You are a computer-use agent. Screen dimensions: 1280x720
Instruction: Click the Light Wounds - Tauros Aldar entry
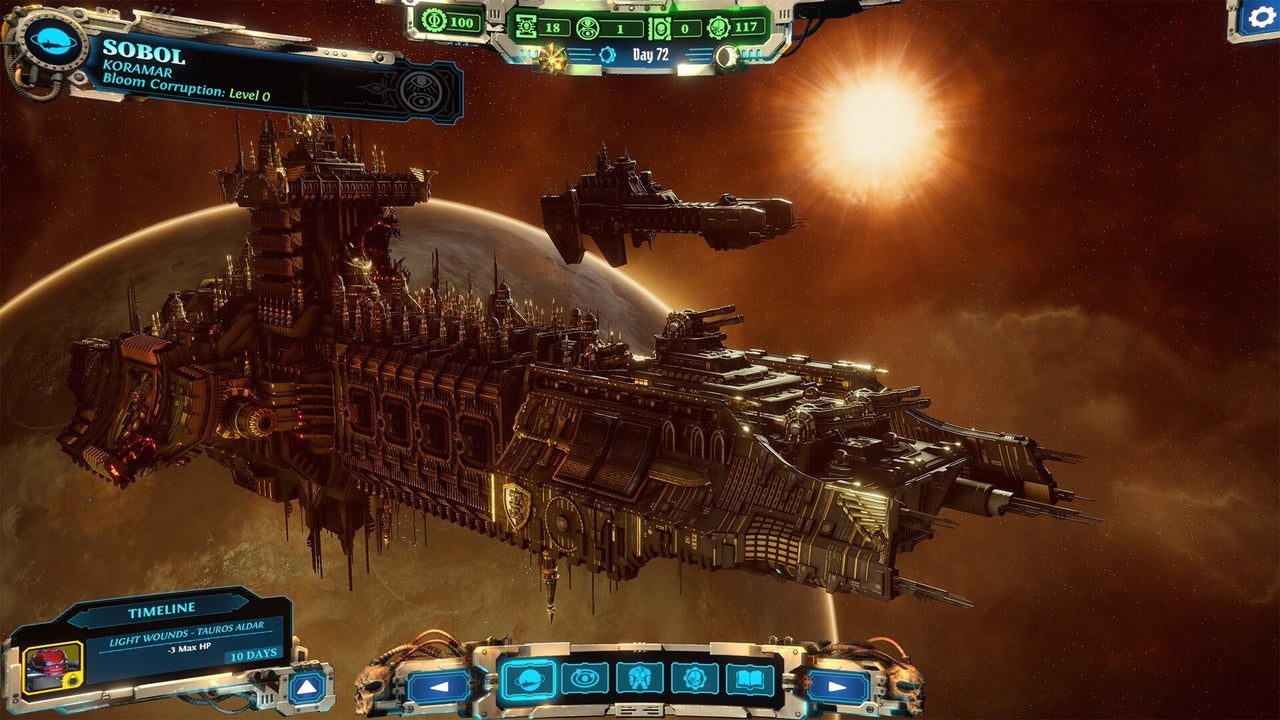click(187, 633)
